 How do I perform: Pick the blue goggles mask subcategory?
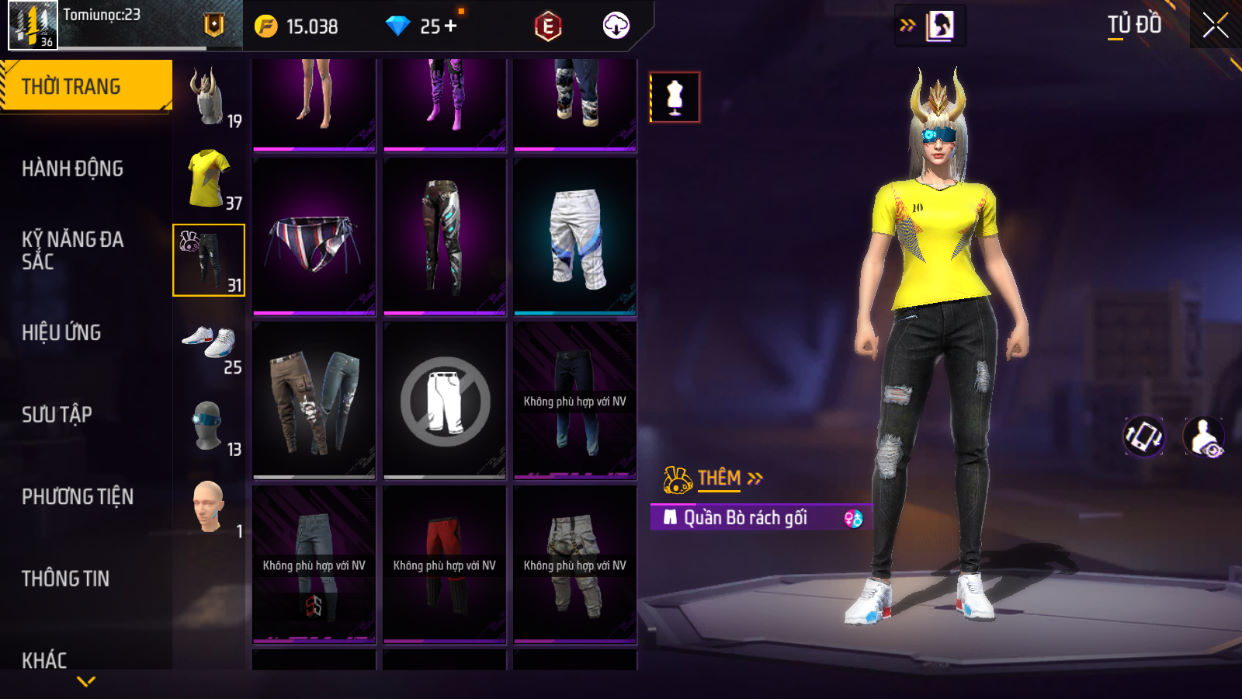coord(208,425)
